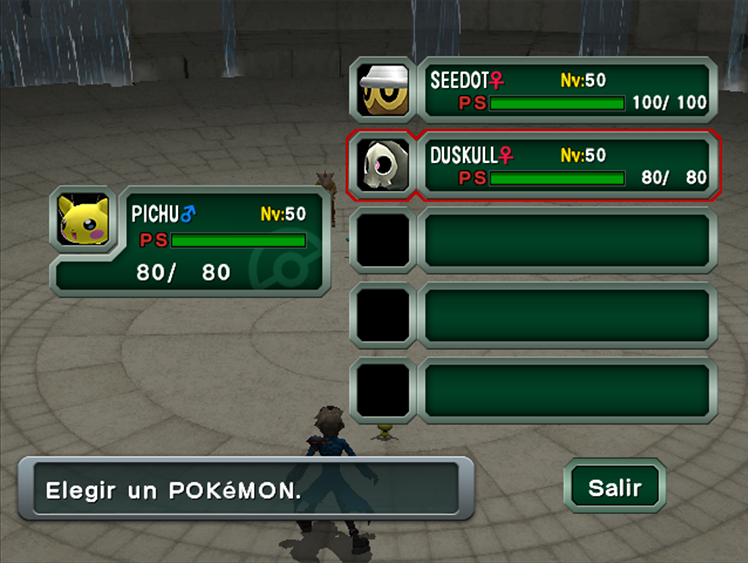
Task: Choose the highlighted Duskull entry
Action: point(566,166)
